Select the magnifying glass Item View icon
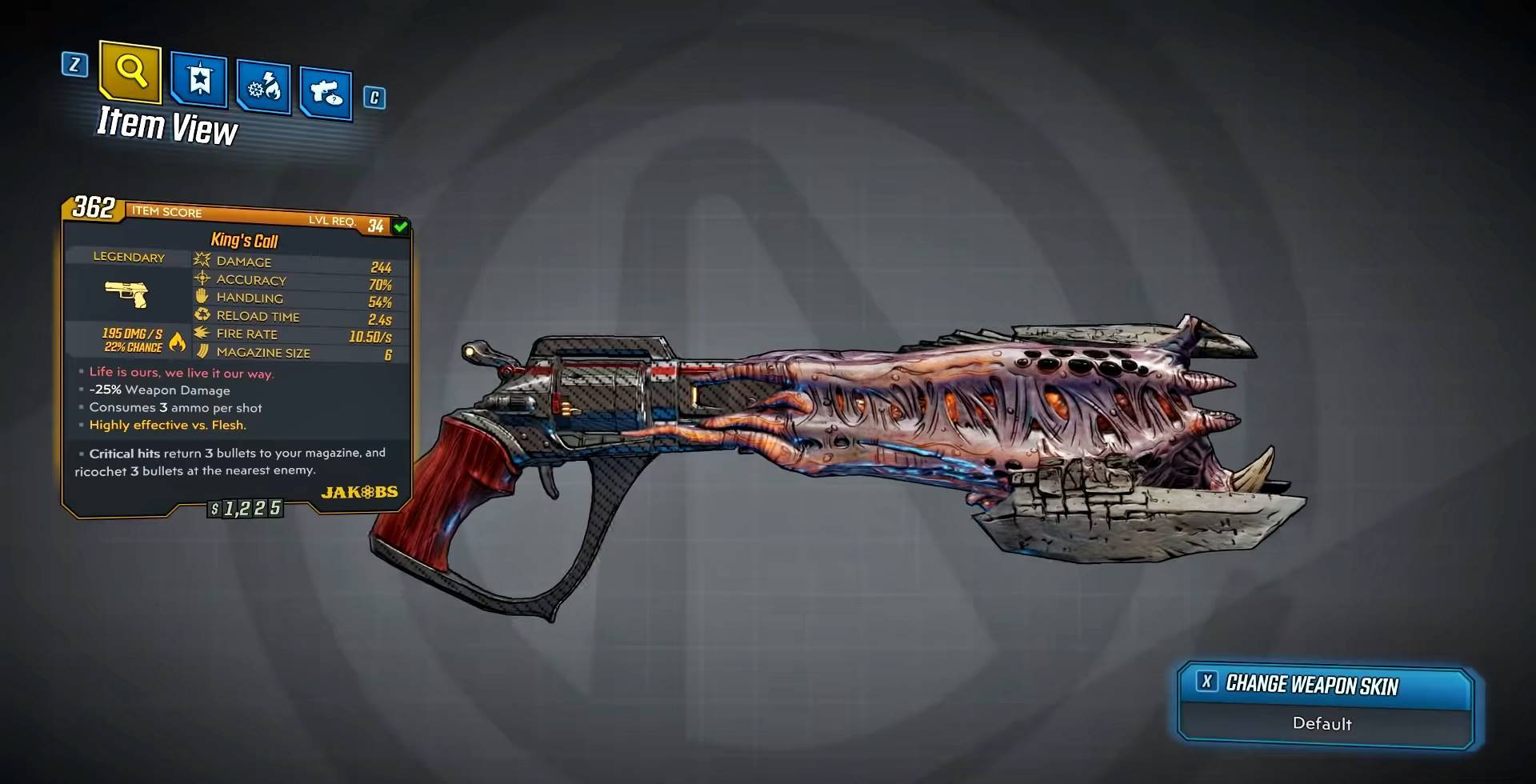 tap(130, 74)
